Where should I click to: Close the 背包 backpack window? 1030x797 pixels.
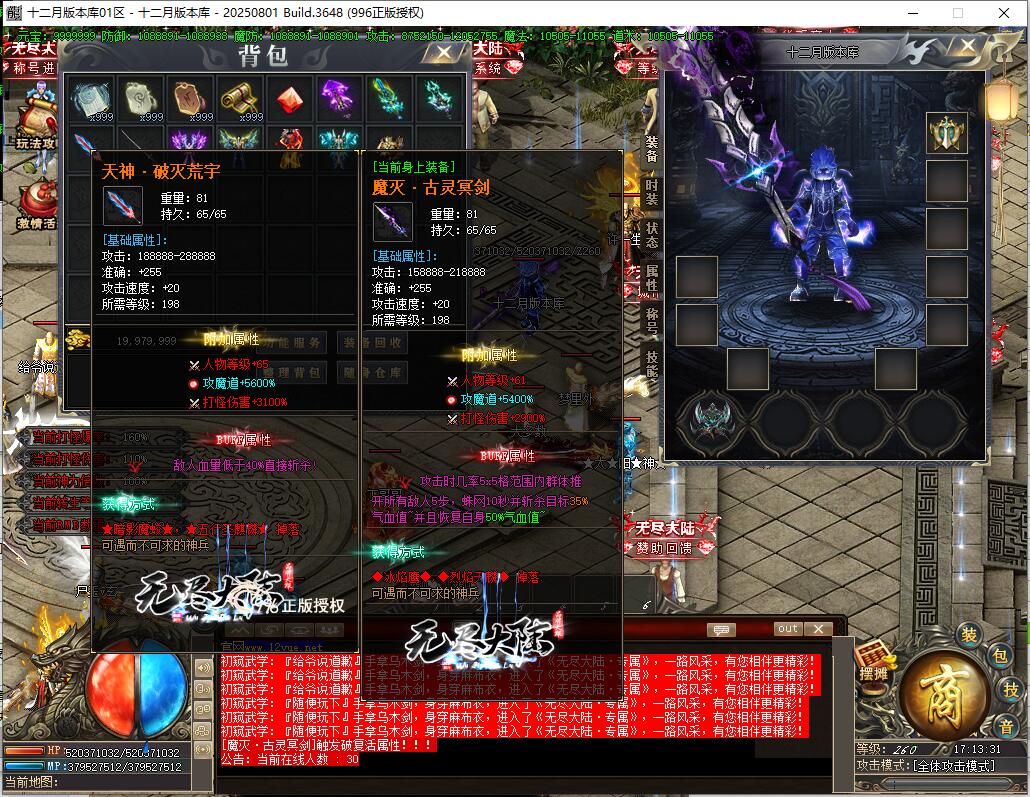tap(439, 54)
